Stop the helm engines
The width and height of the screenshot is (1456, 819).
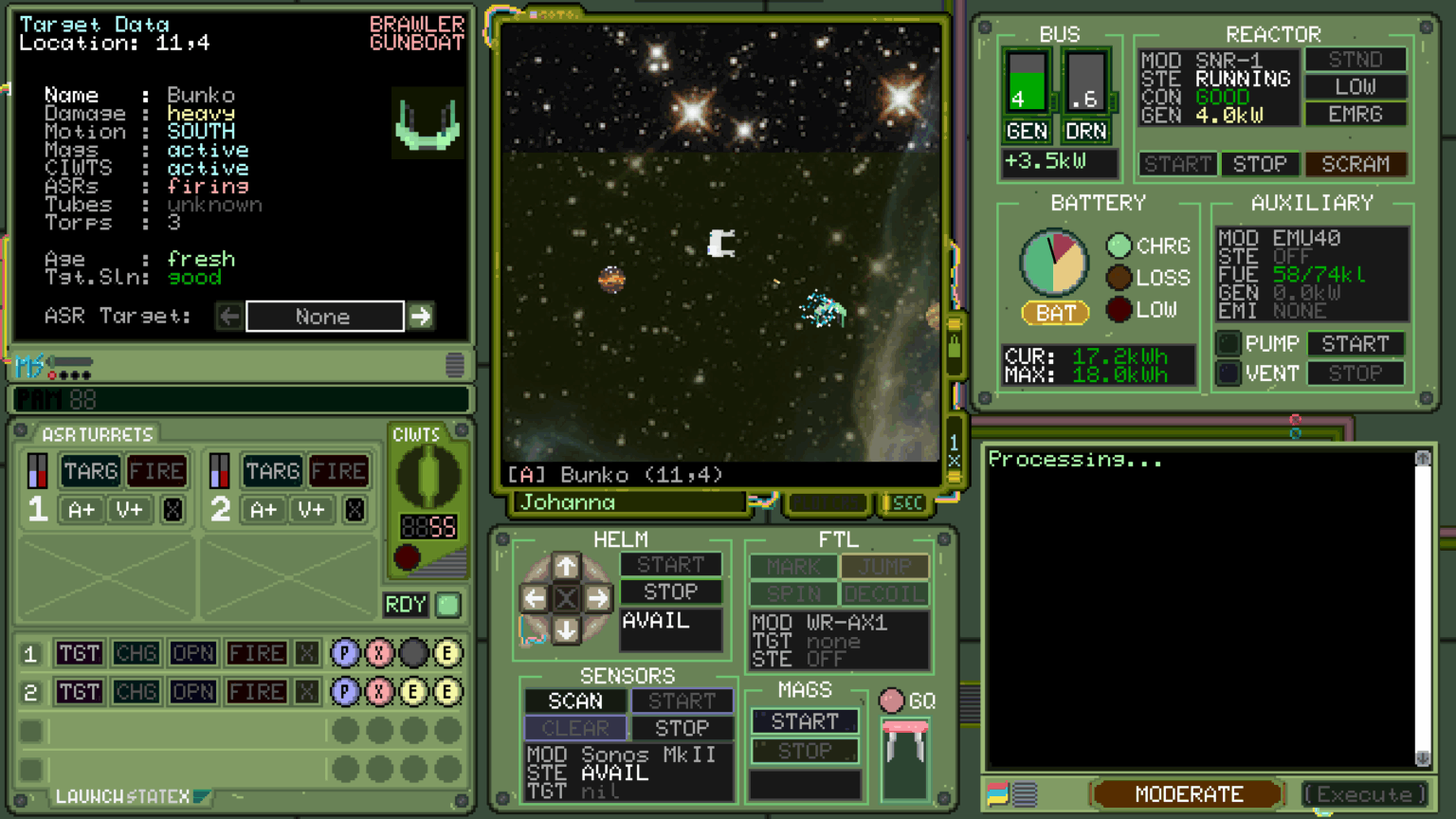click(x=670, y=591)
